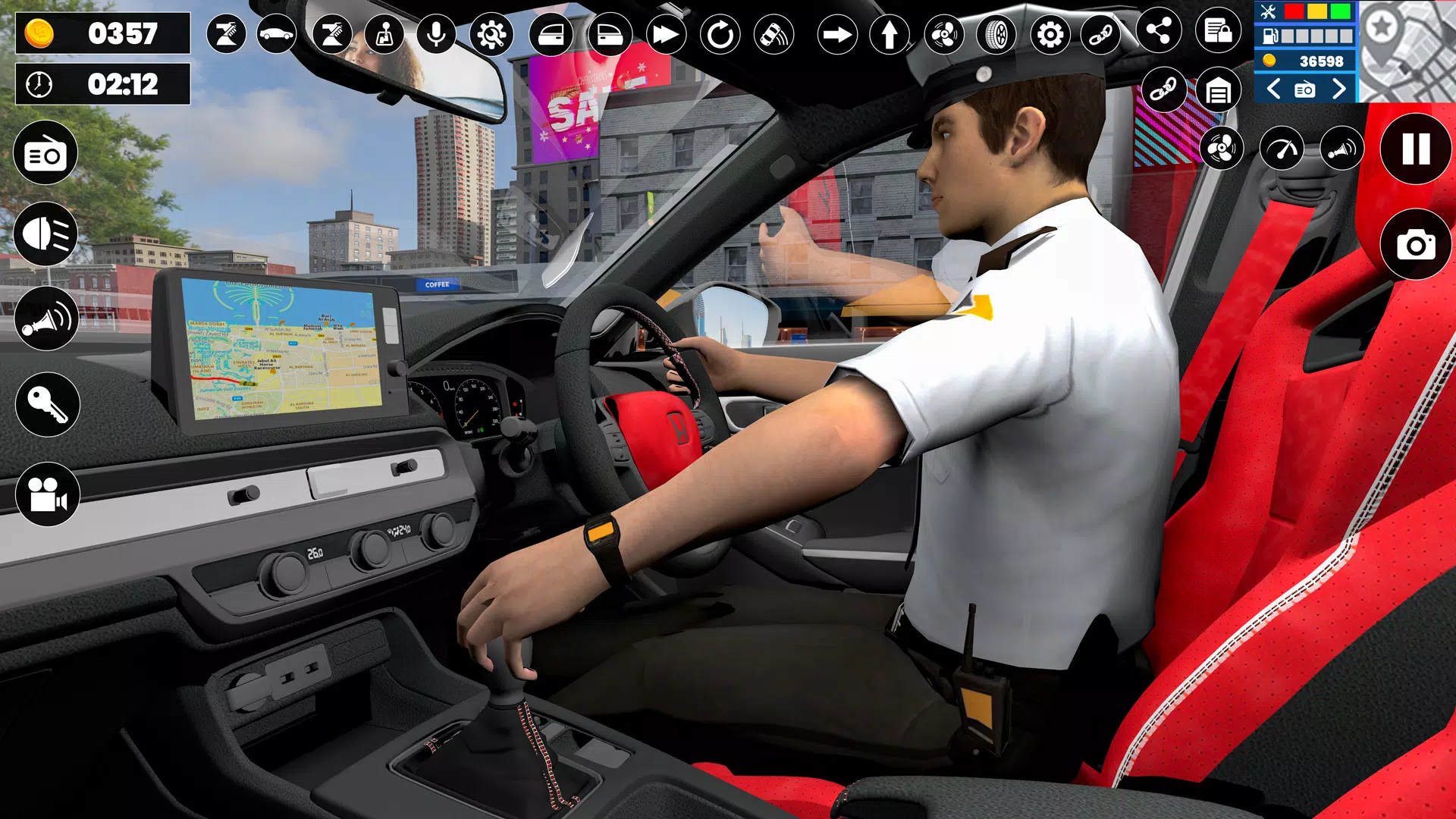
Task: Select the green color swatch in the top panel
Action: [x=1340, y=11]
